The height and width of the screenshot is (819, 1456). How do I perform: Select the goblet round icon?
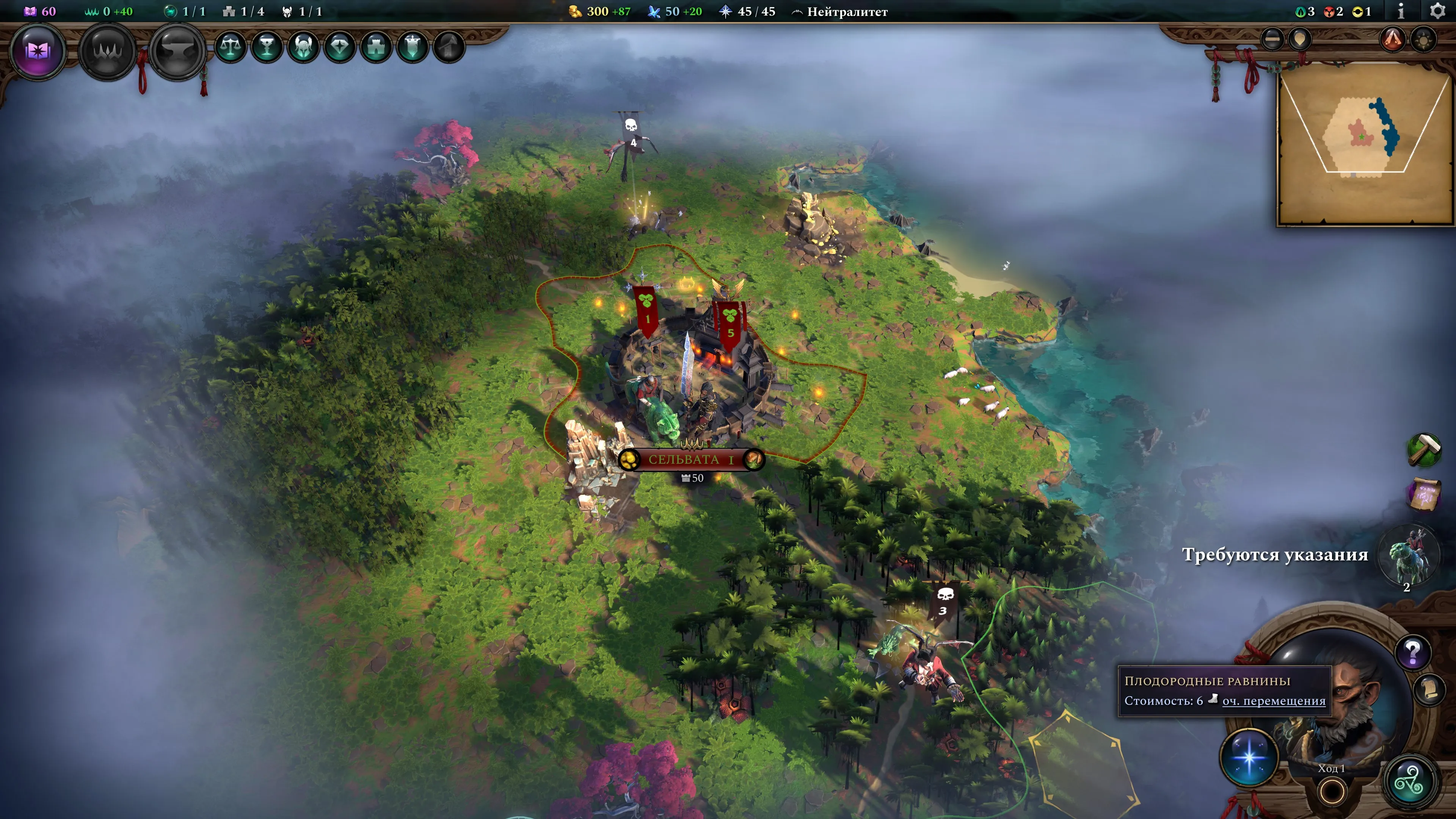[x=267, y=47]
